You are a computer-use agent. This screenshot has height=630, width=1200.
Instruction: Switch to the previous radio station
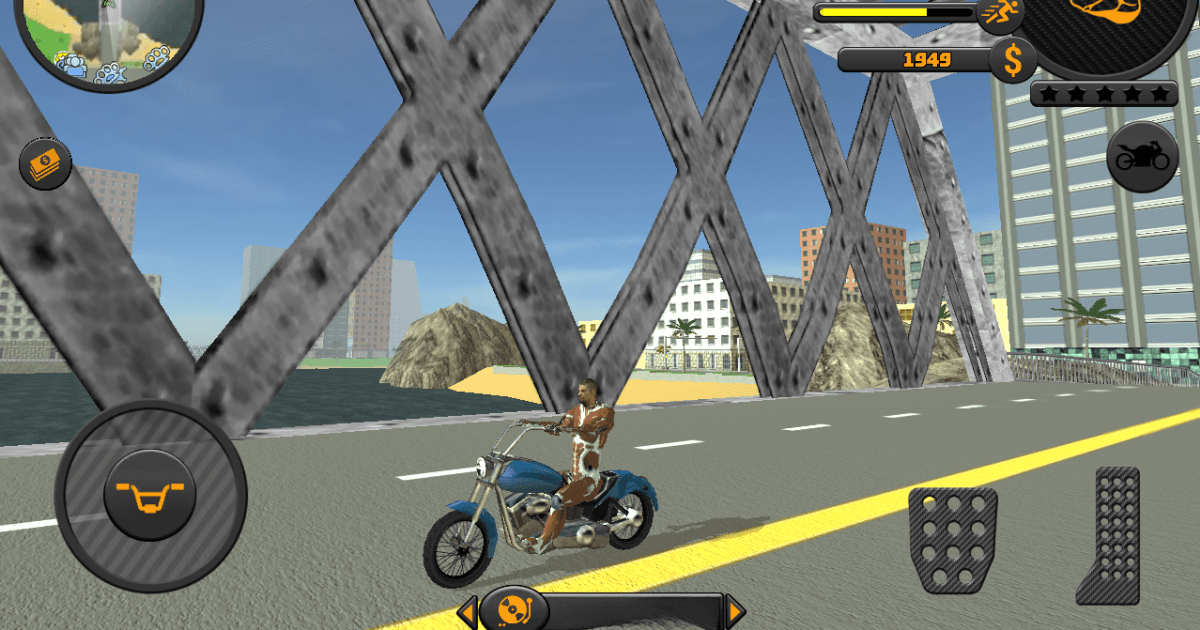point(468,610)
